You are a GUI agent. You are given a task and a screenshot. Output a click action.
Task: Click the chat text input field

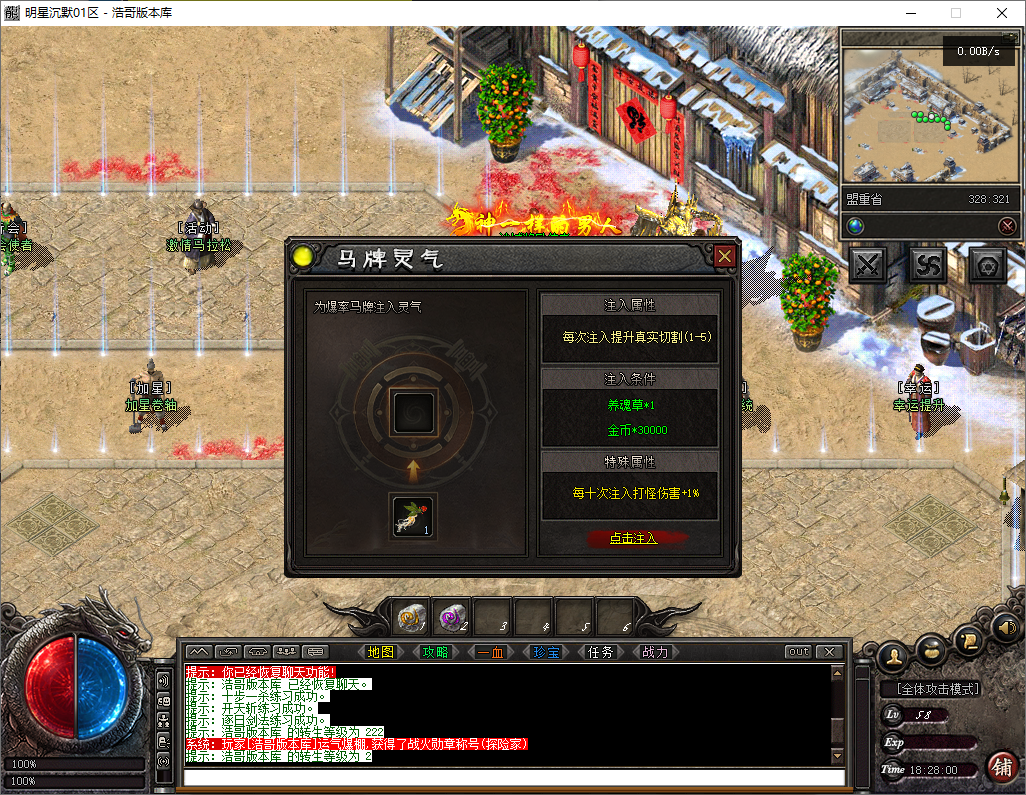[510, 777]
